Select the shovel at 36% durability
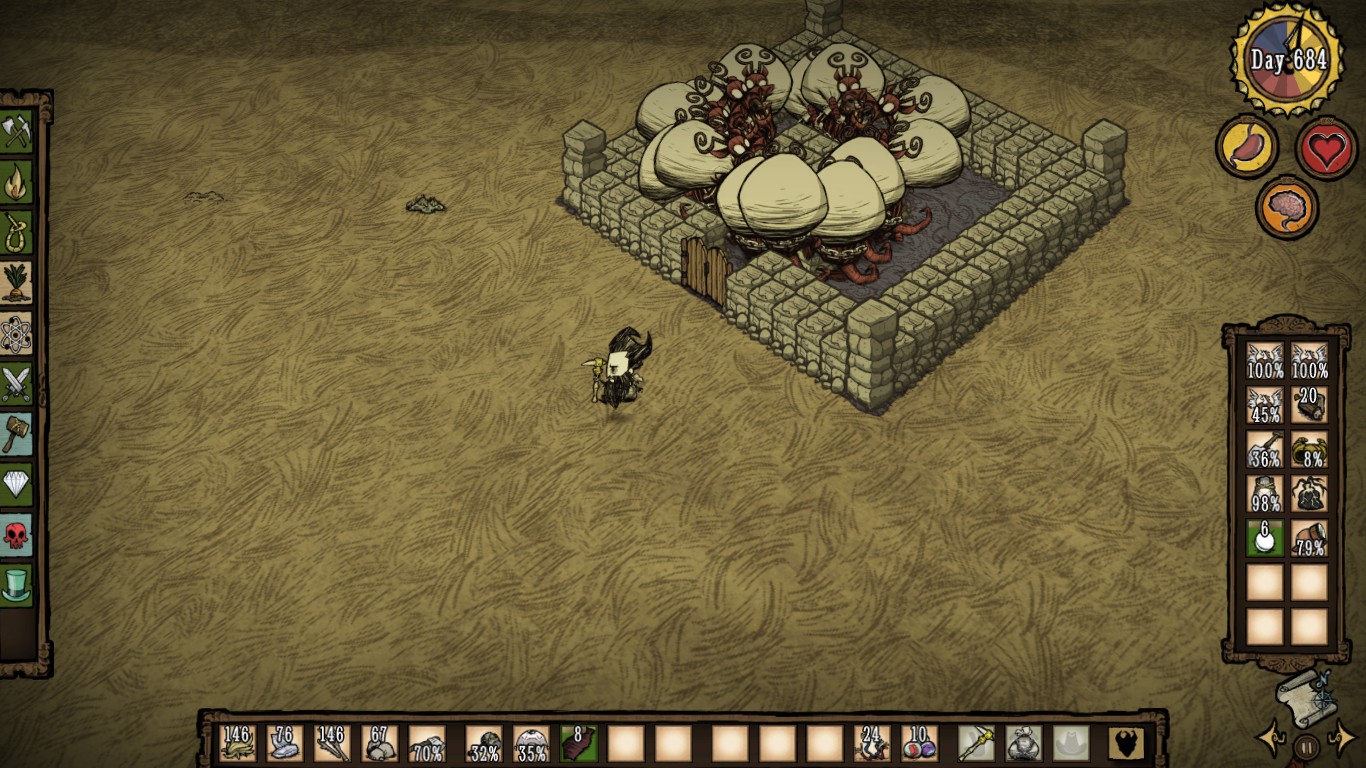The width and height of the screenshot is (1366, 768). [x=1265, y=450]
